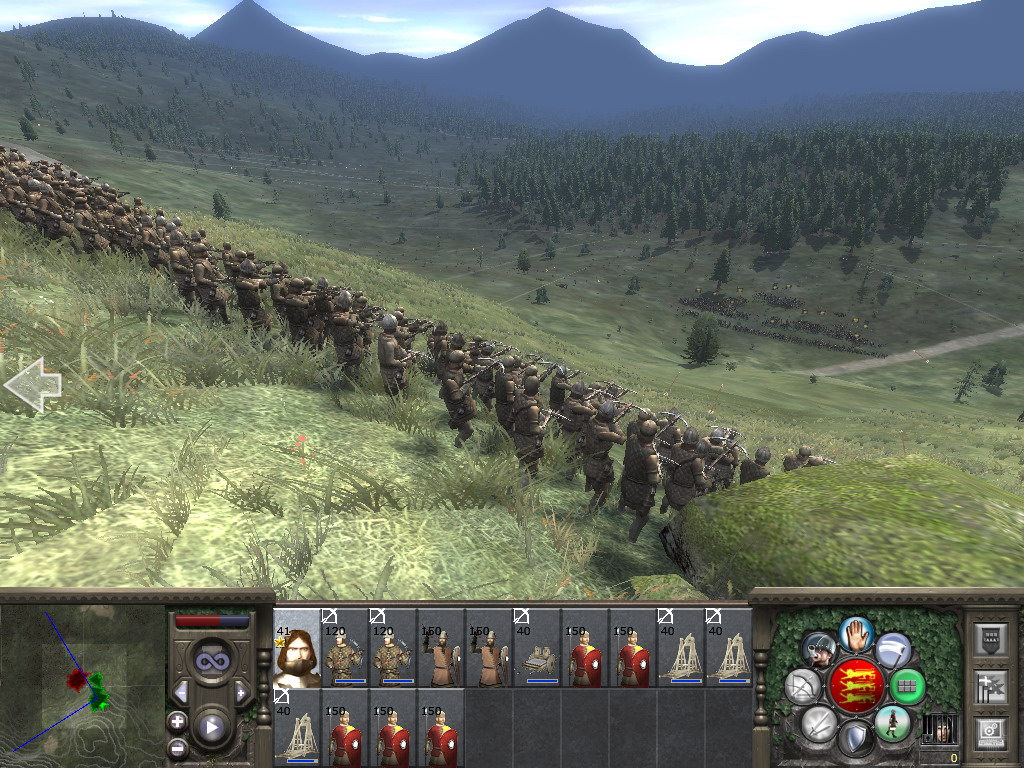Order halt with the open hand icon

tap(857, 634)
